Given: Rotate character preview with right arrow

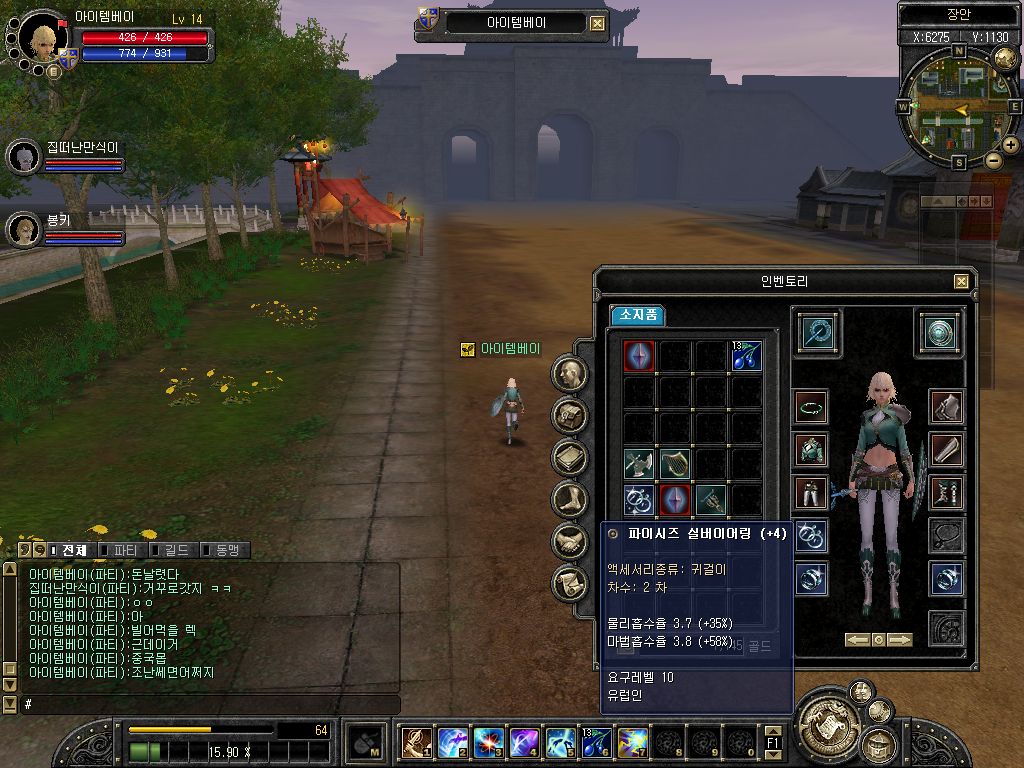Looking at the screenshot, I should (x=900, y=639).
